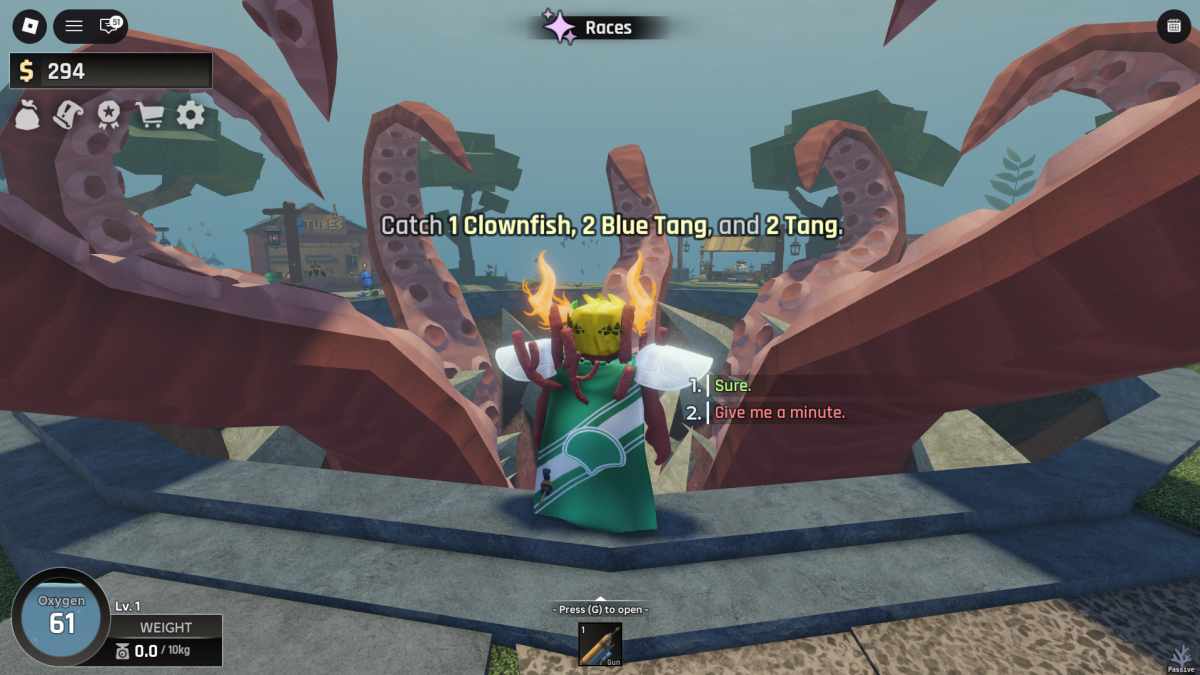Expand the hotbar with the up arrow
Screen dimensions: 1200x675
point(600,598)
